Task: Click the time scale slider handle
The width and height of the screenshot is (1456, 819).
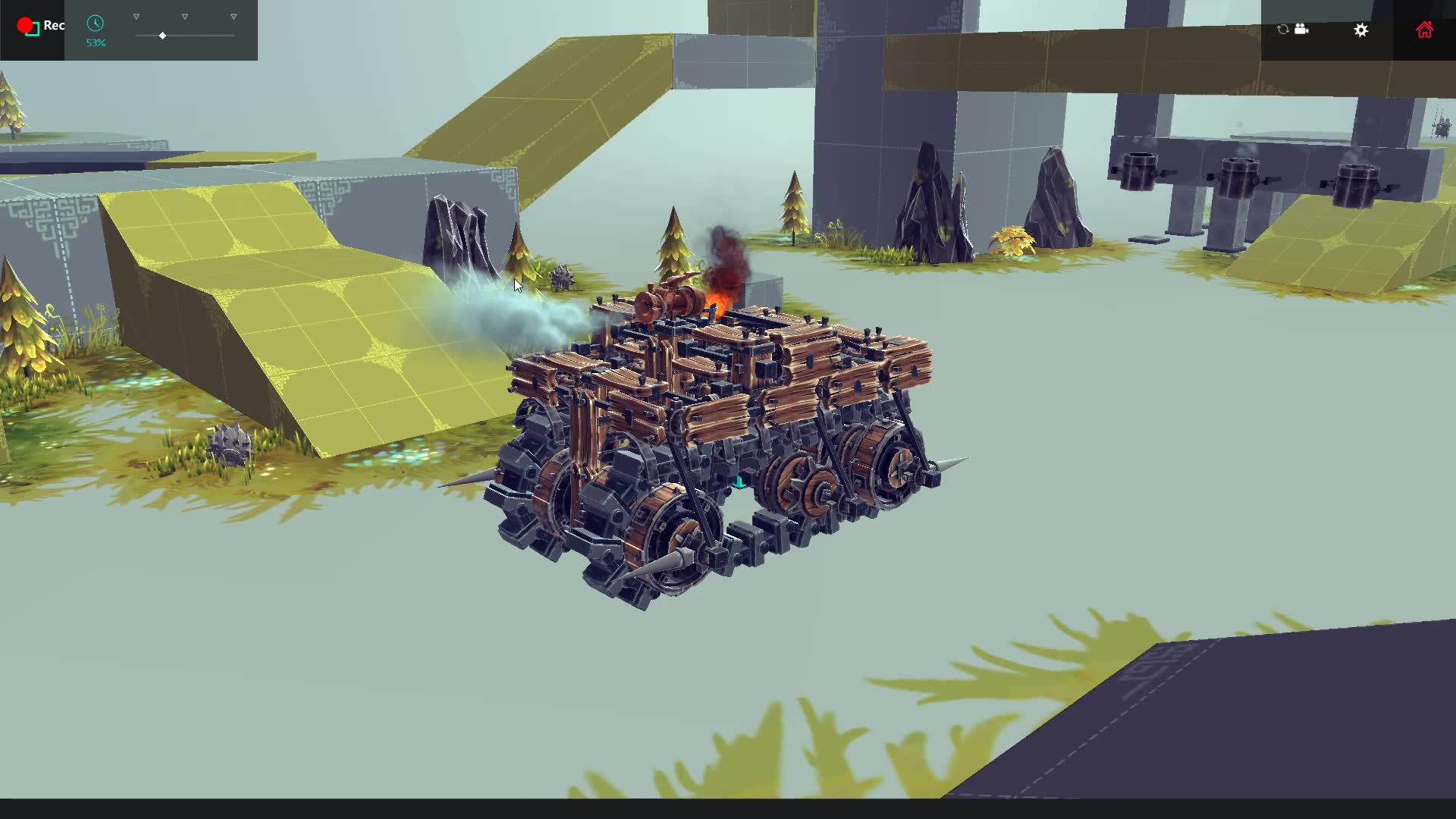Action: click(162, 36)
